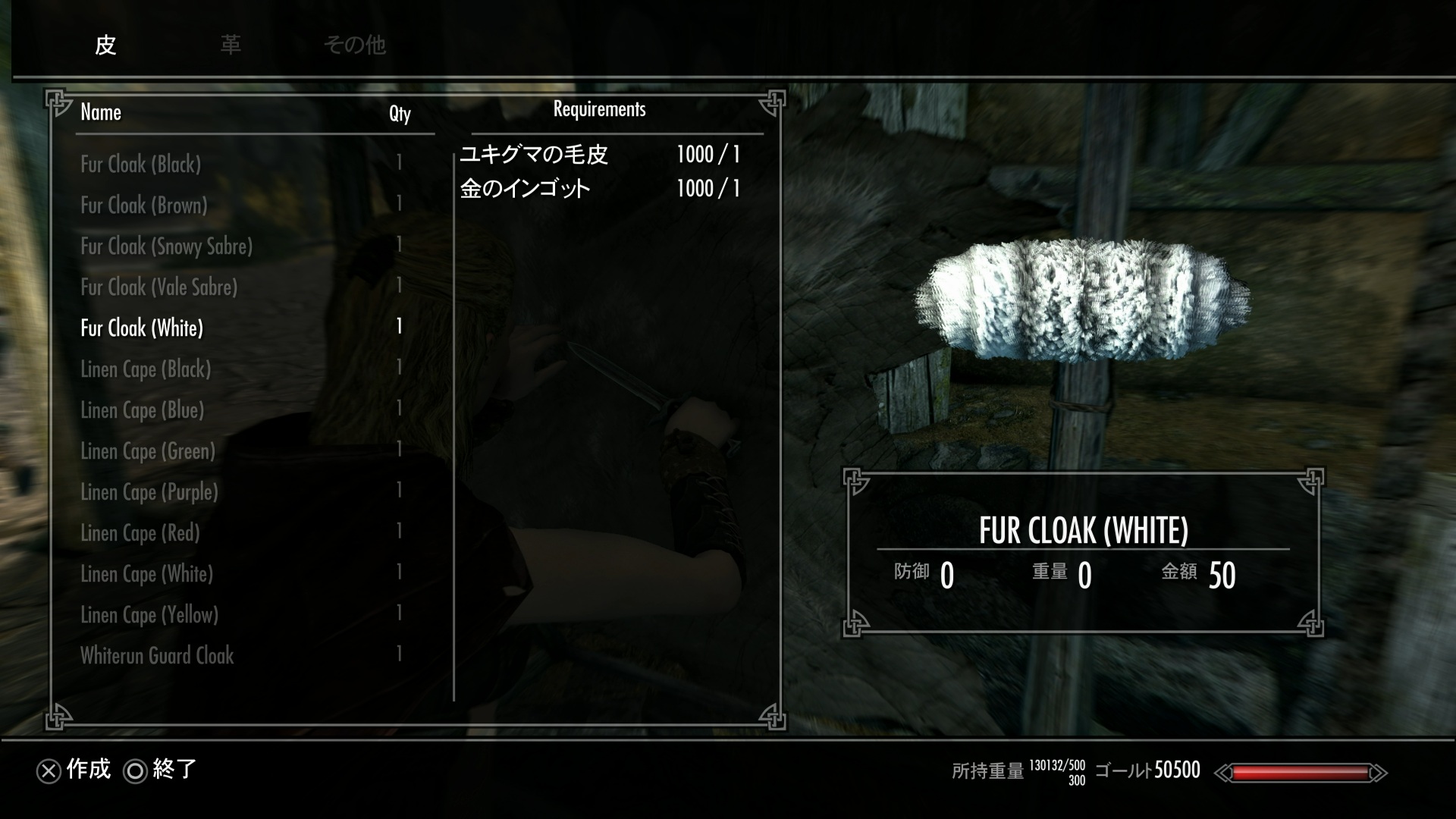Select Linen Cape (White) recipe
Viewport: 1456px width, 819px height.
pyautogui.click(x=147, y=574)
